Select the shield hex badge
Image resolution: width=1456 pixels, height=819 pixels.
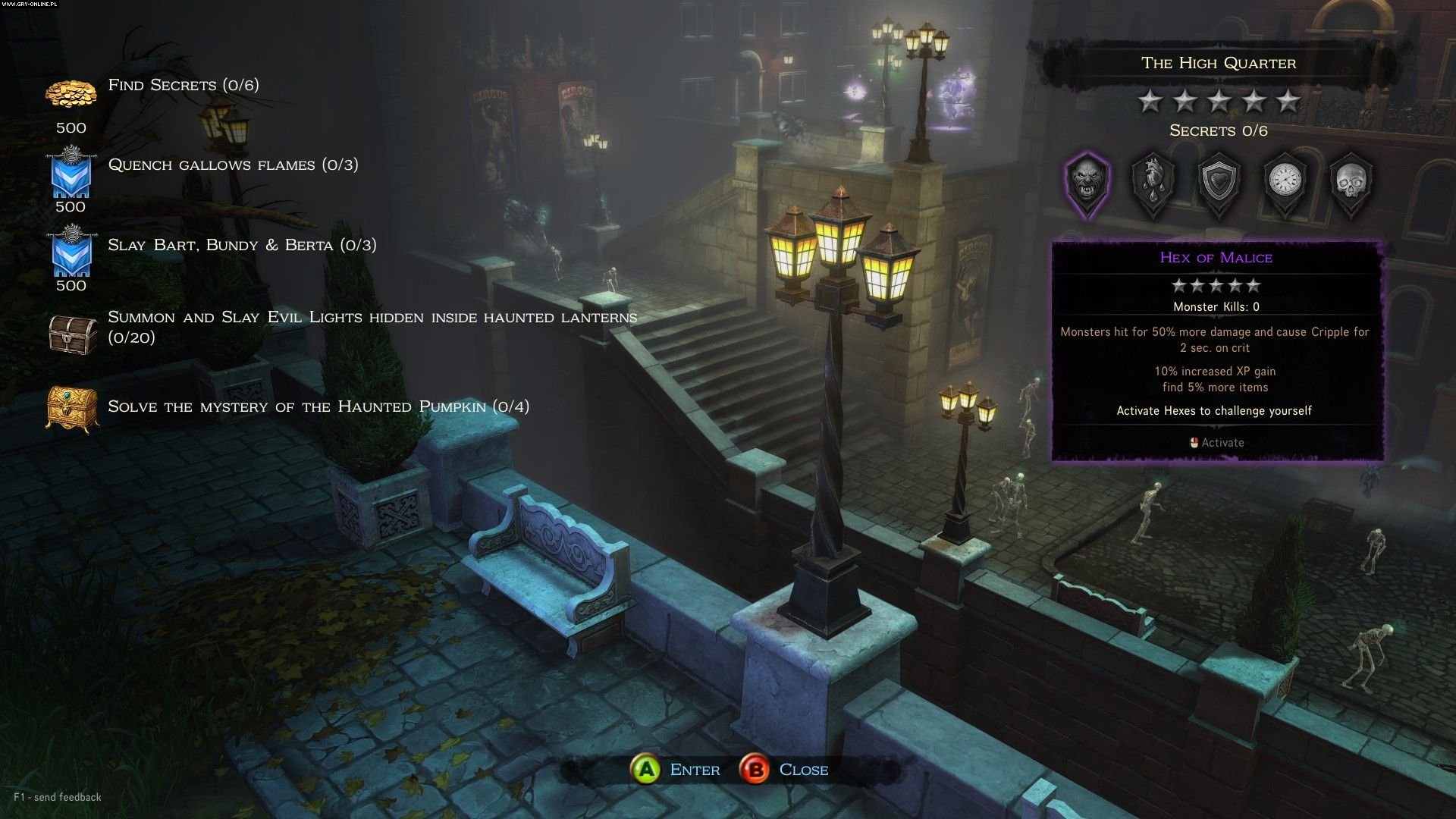pyautogui.click(x=1219, y=183)
